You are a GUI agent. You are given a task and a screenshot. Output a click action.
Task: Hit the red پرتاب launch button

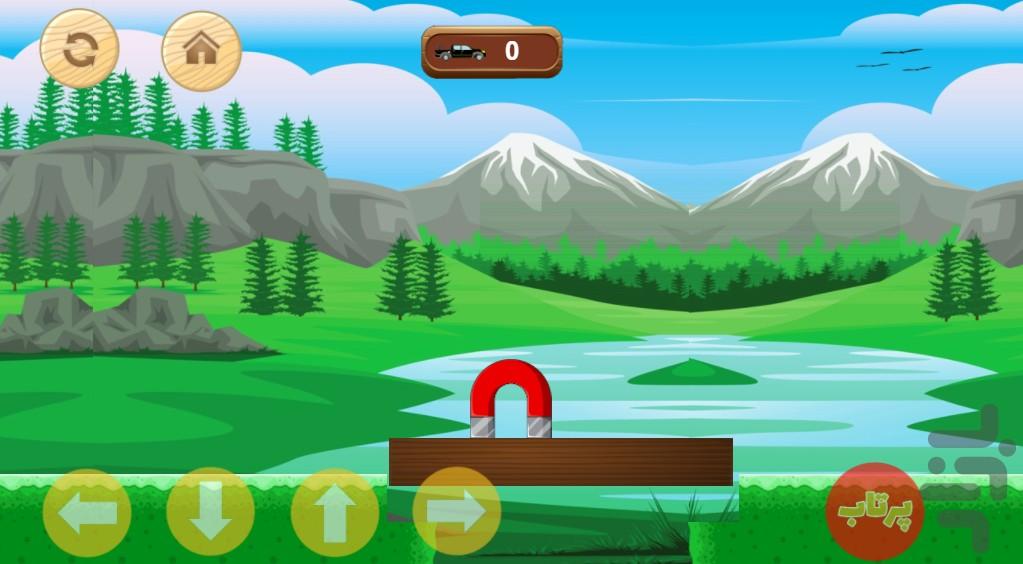[x=874, y=510]
